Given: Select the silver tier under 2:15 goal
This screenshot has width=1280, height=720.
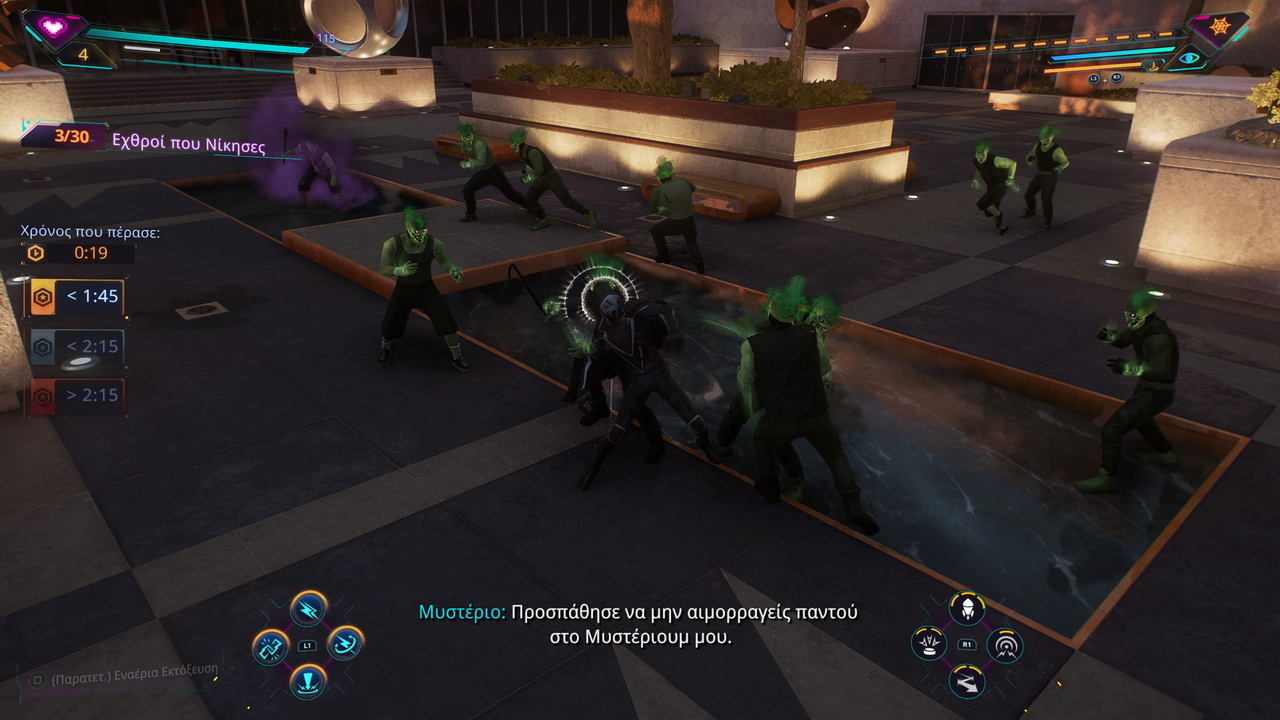Looking at the screenshot, I should click(77, 346).
